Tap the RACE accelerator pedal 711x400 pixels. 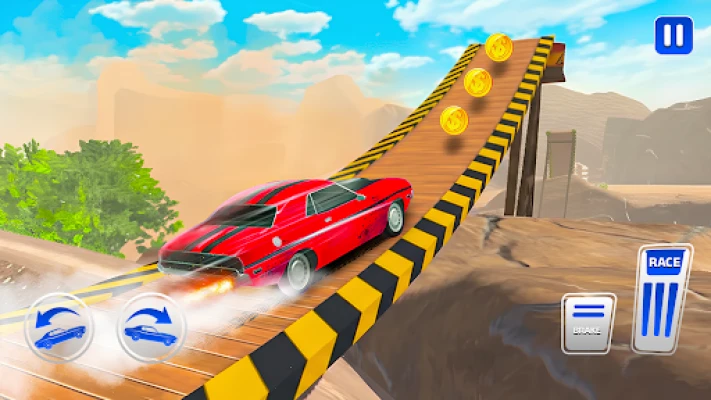pos(661,298)
